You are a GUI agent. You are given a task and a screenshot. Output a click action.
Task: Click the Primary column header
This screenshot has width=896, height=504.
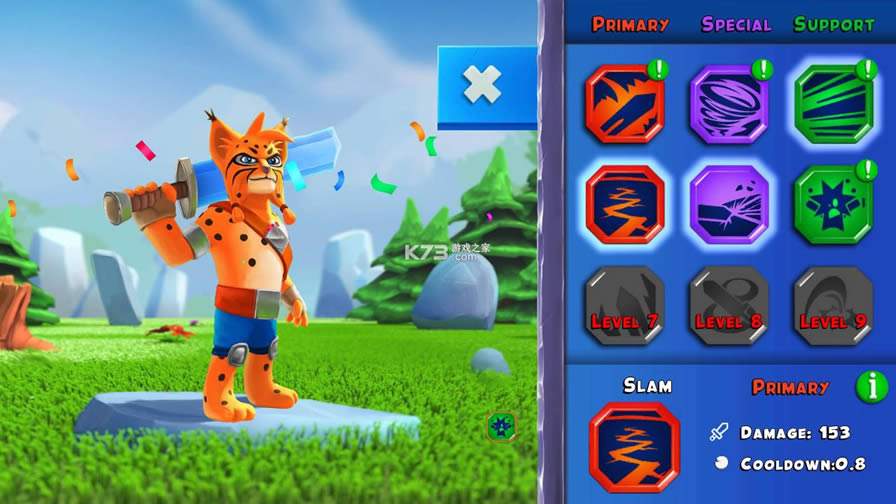pos(630,24)
